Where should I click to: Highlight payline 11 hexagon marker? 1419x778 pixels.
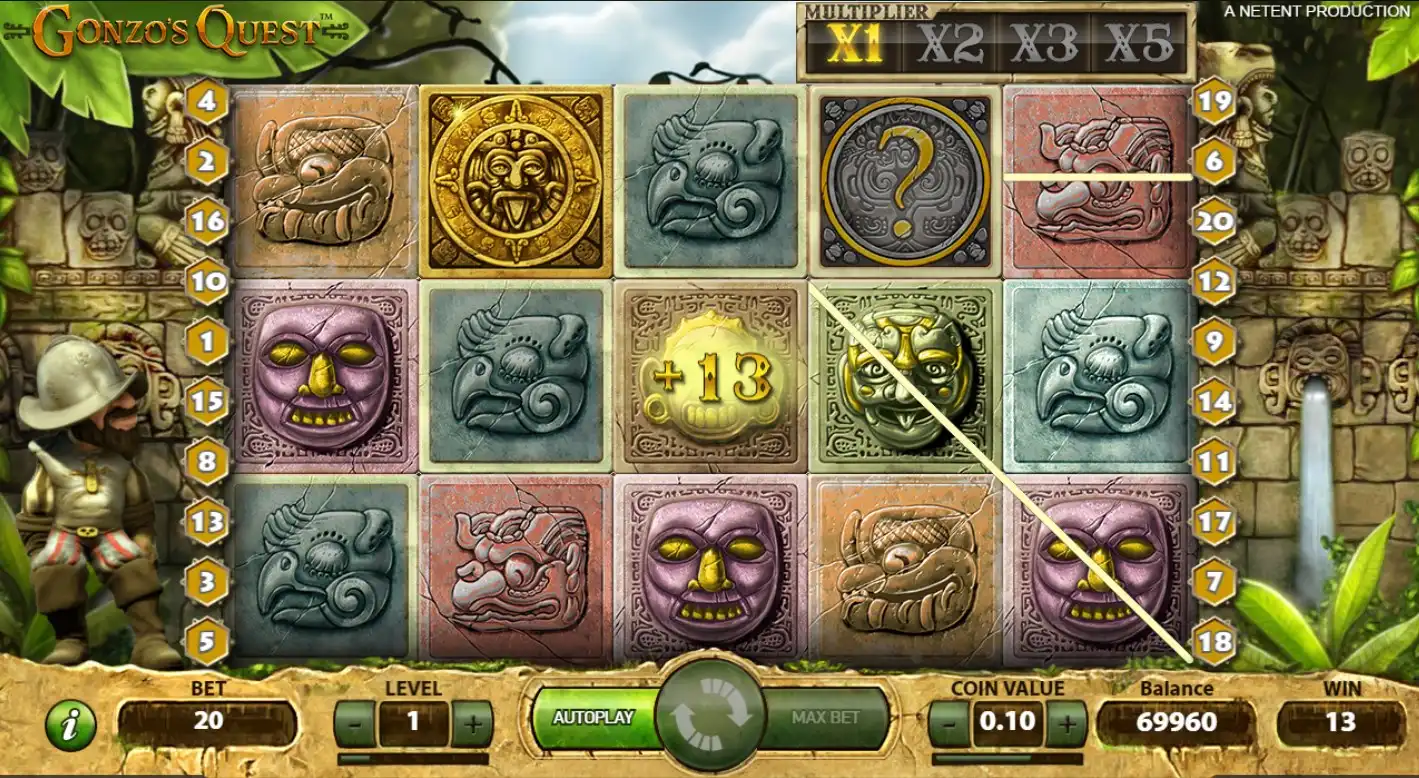pos(1214,461)
